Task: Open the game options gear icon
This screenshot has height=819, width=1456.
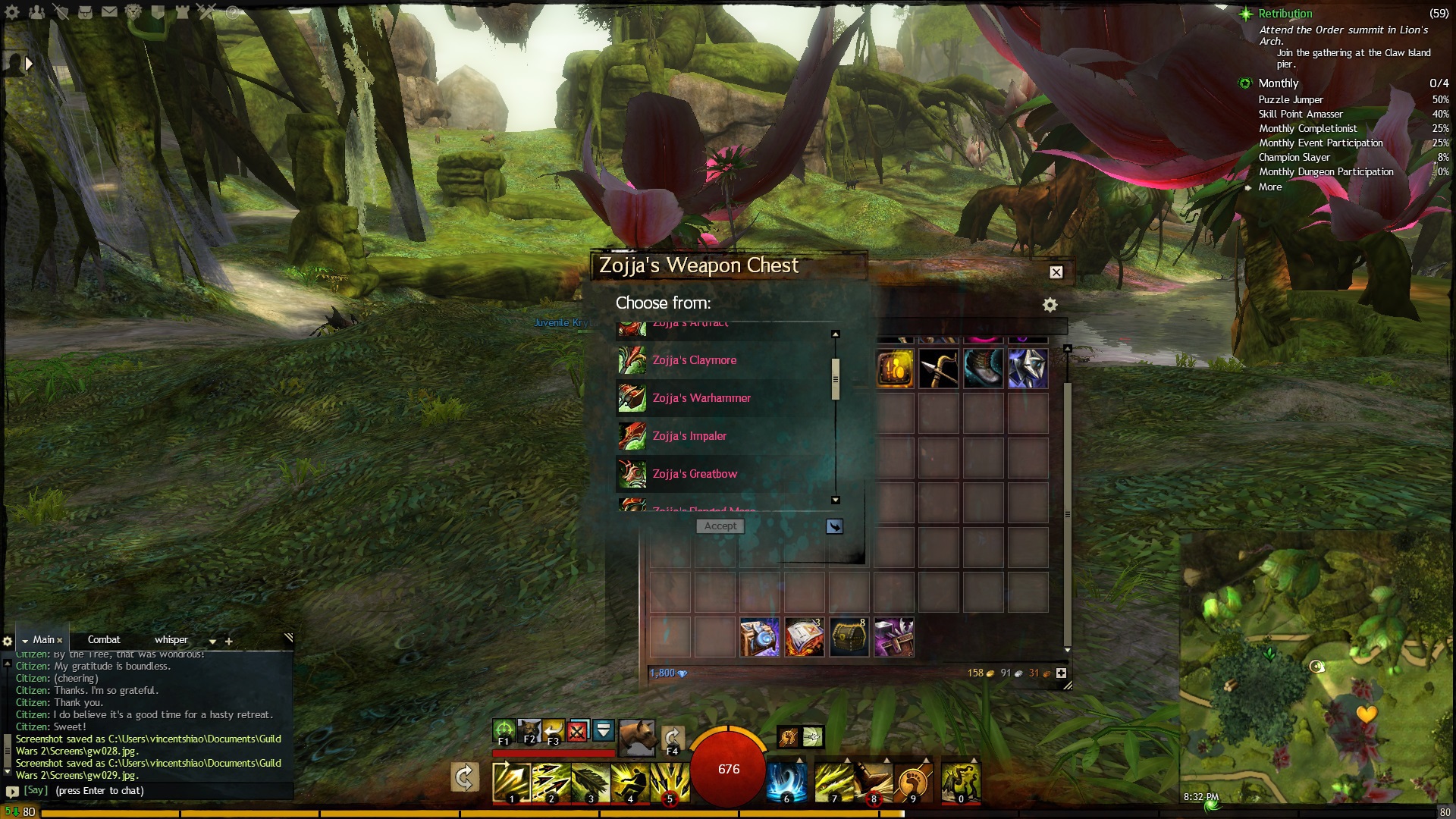Action: click(x=12, y=11)
